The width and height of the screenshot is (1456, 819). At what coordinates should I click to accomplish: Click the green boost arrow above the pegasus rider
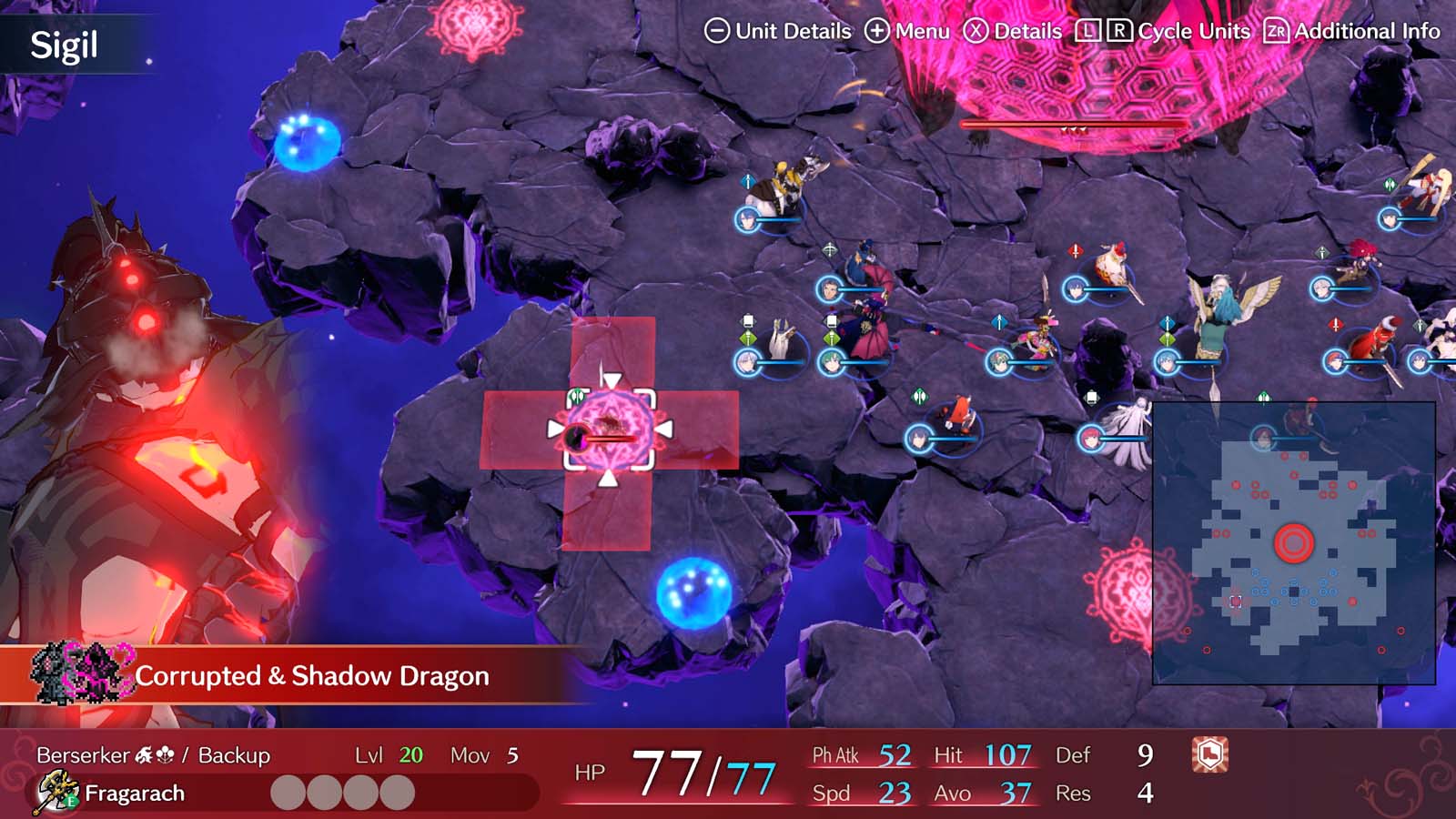[1168, 339]
